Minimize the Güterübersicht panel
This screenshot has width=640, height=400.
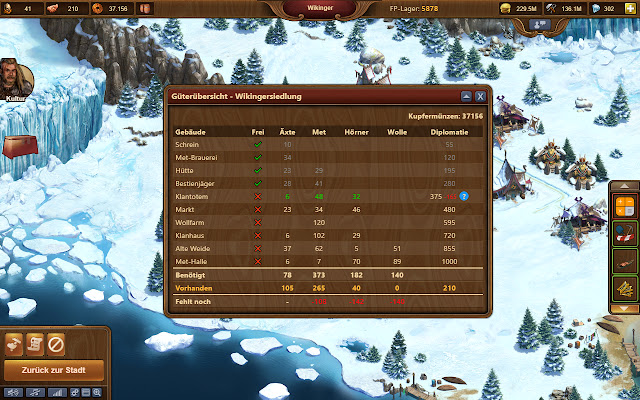click(466, 96)
